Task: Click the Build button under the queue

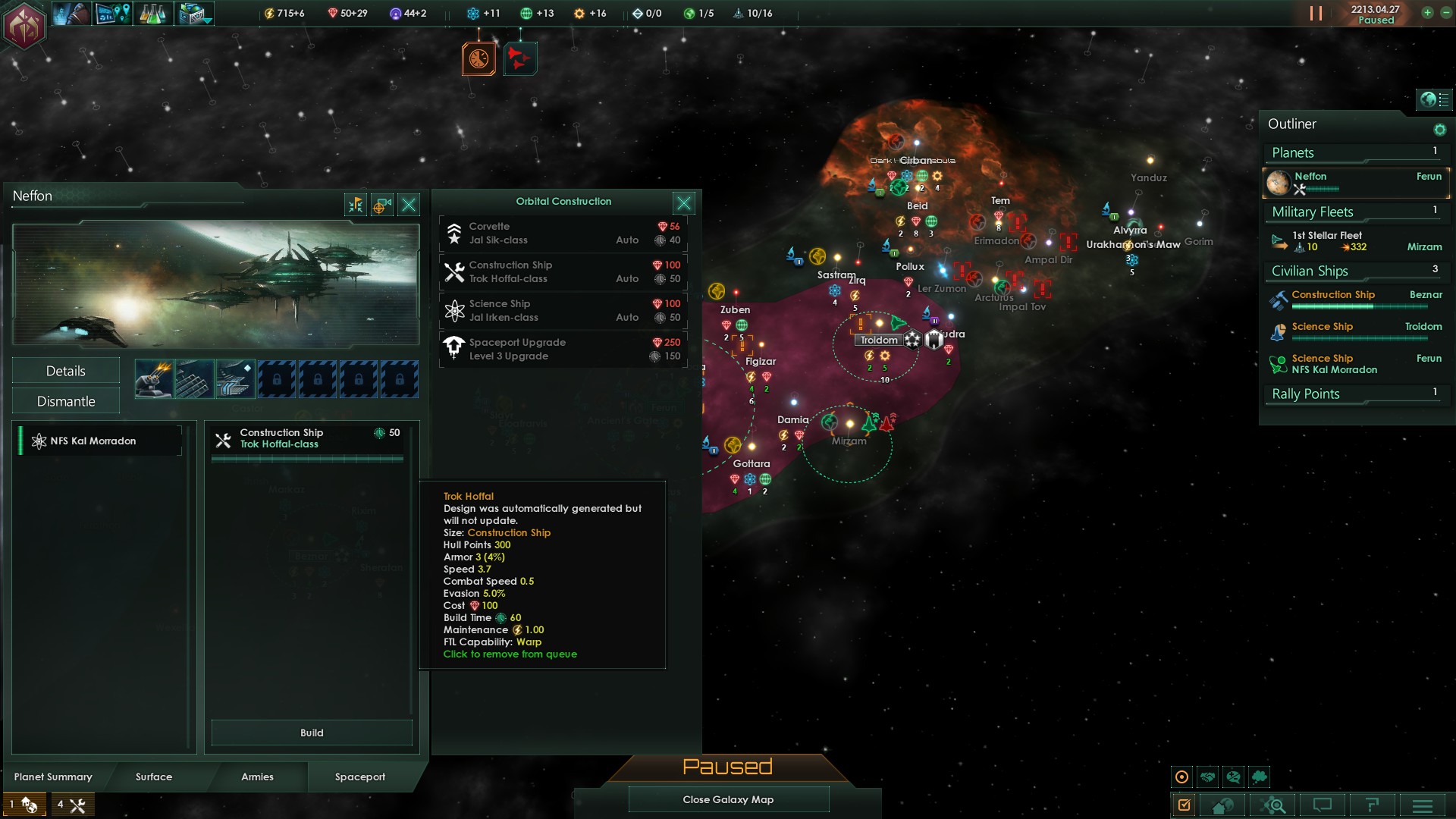Action: (x=312, y=733)
